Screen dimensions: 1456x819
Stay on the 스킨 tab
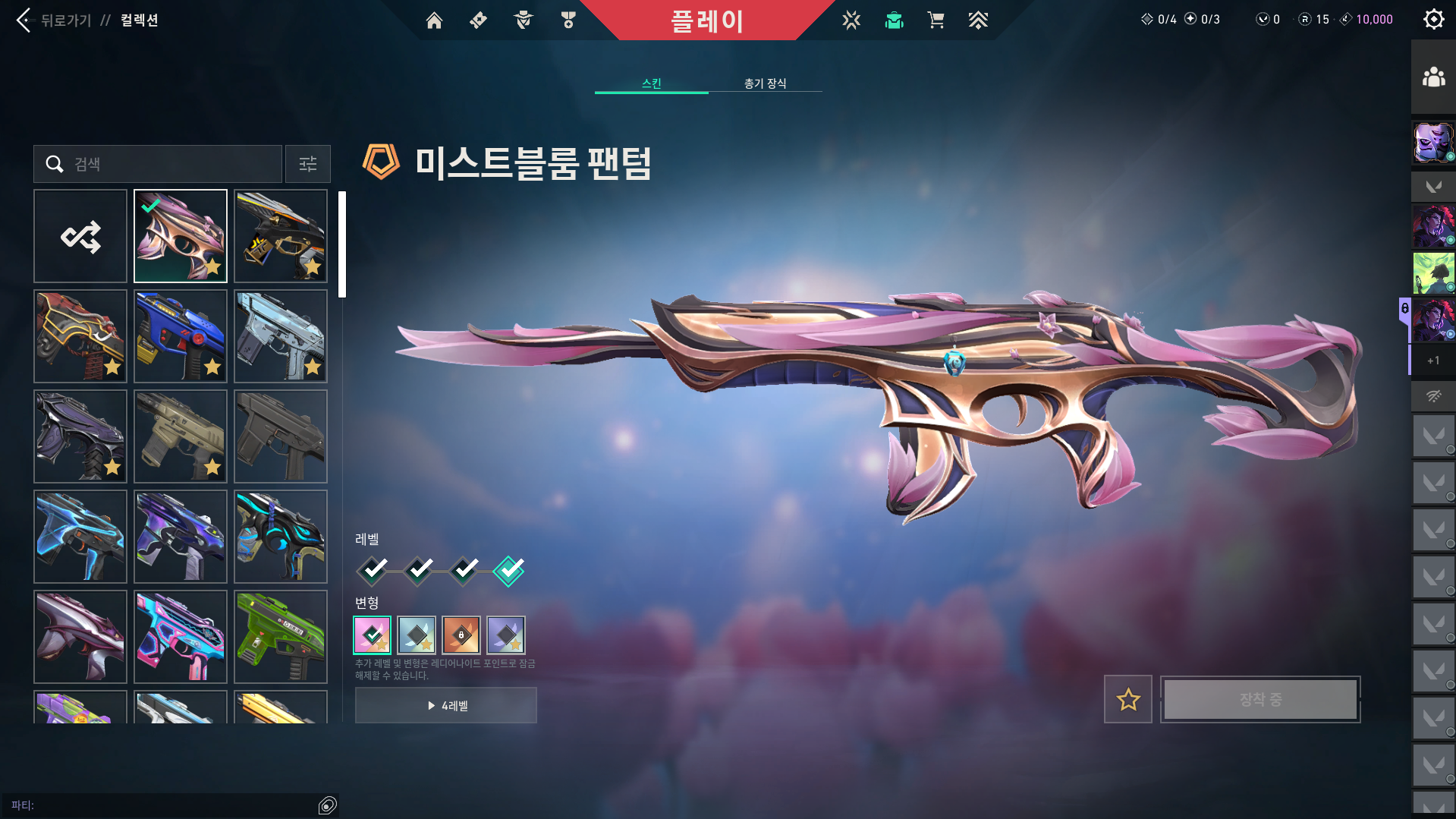coord(651,83)
